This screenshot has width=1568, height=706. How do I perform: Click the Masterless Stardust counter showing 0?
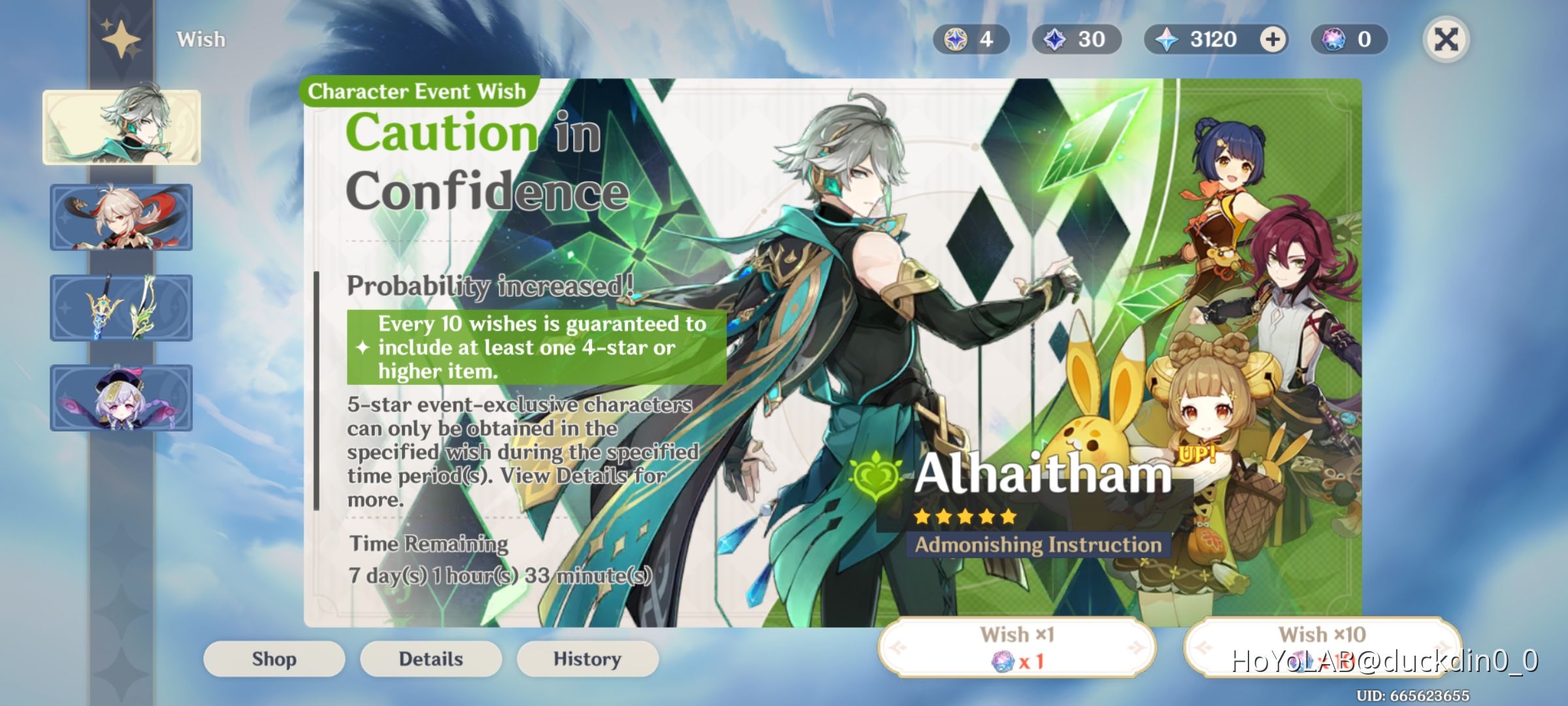point(1348,39)
